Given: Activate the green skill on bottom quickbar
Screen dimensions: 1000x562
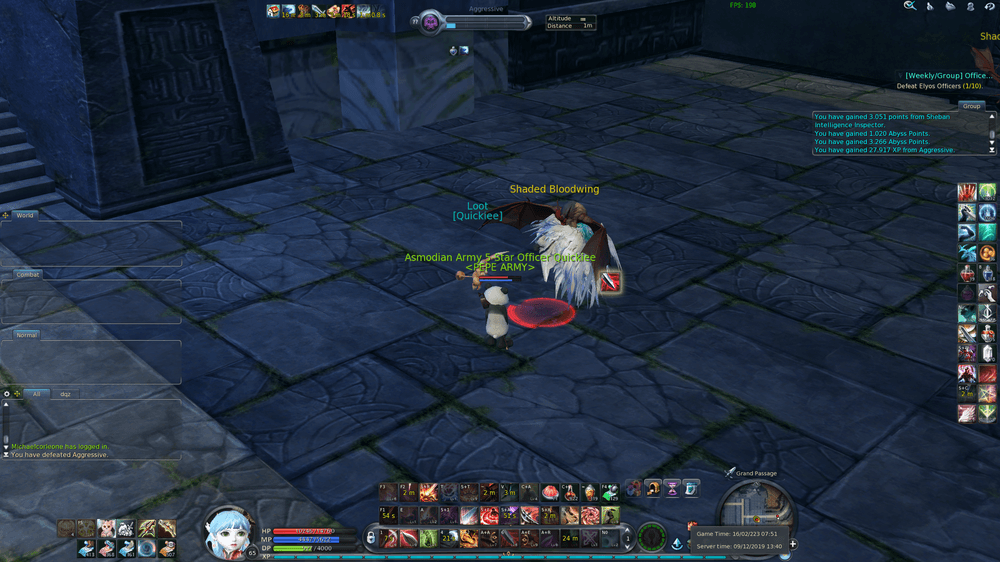Looking at the screenshot, I should (x=428, y=538).
